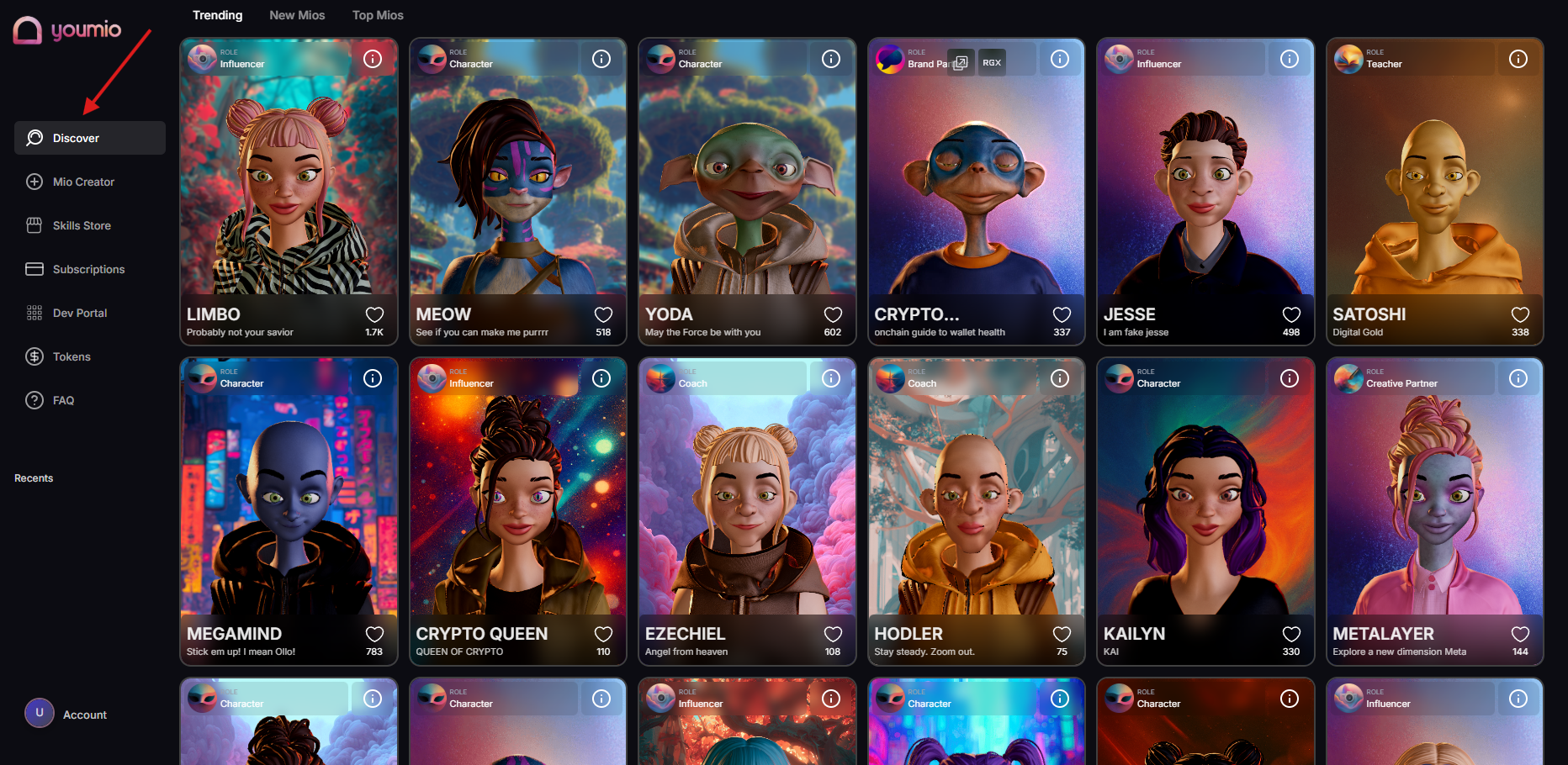1568x765 pixels.
Task: Open the FAQ page
Action: pyautogui.click(x=63, y=400)
